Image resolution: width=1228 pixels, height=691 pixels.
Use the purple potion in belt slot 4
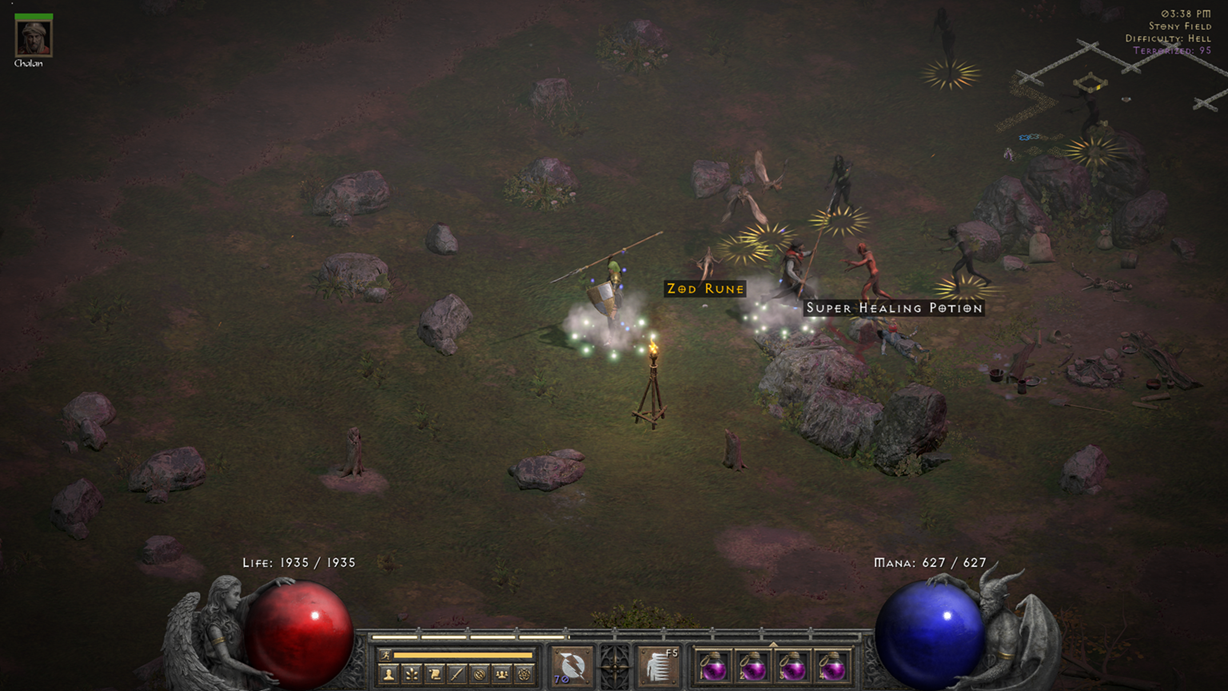[x=831, y=666]
